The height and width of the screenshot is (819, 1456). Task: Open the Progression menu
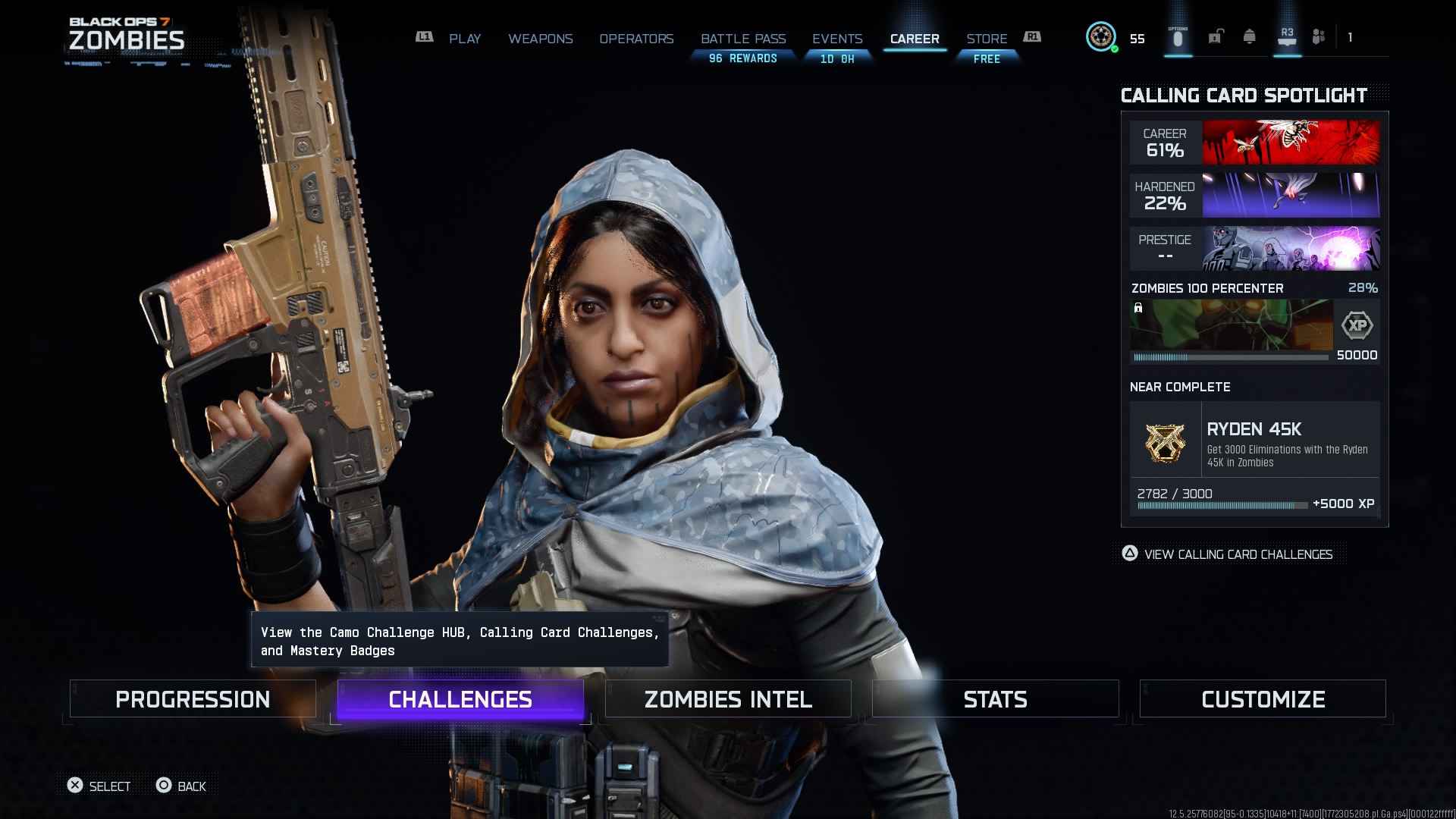point(193,698)
